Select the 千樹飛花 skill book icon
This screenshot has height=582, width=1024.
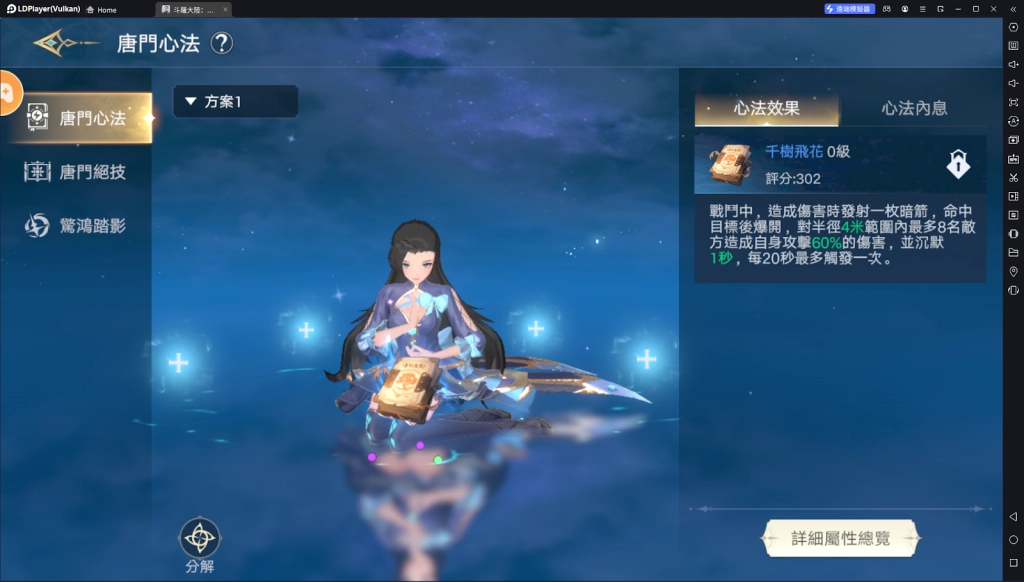pyautogui.click(x=730, y=164)
